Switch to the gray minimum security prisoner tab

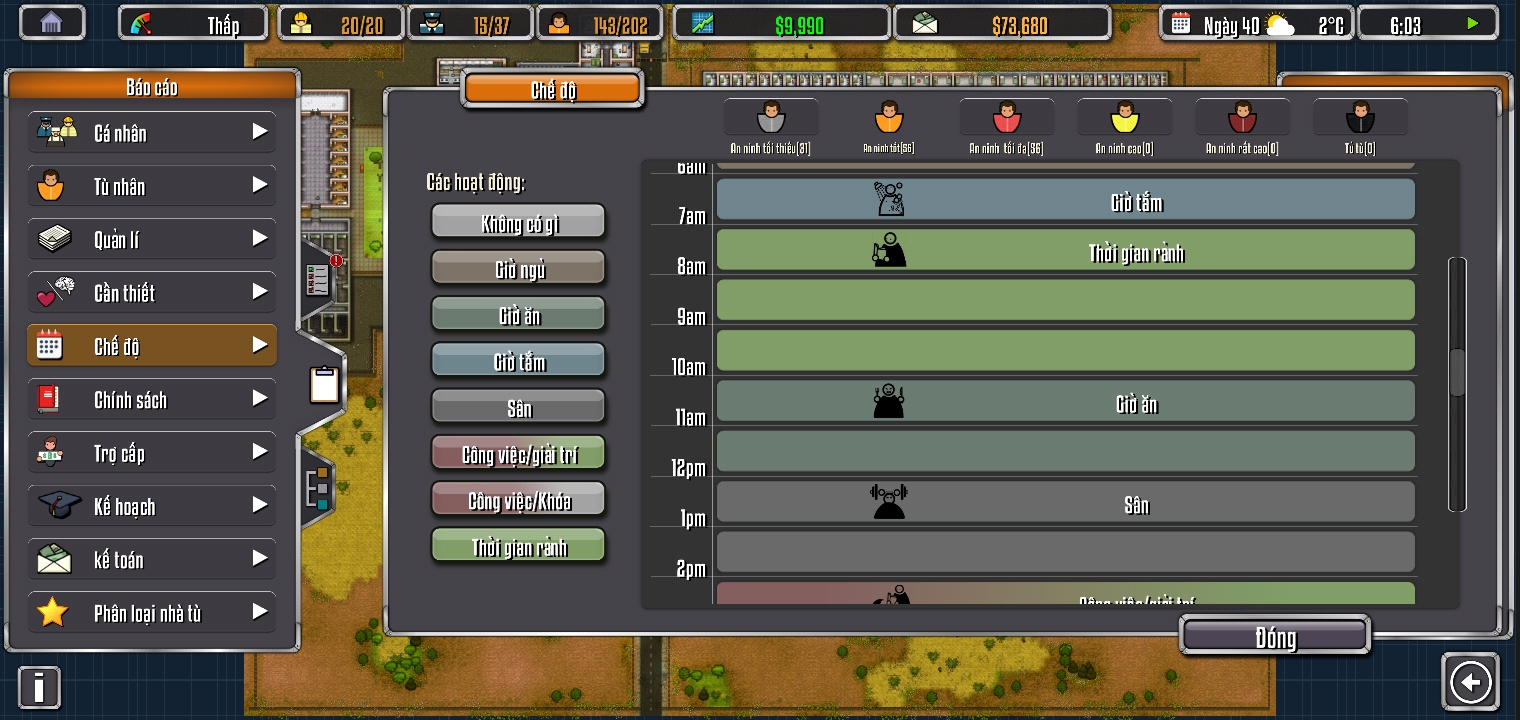point(770,118)
